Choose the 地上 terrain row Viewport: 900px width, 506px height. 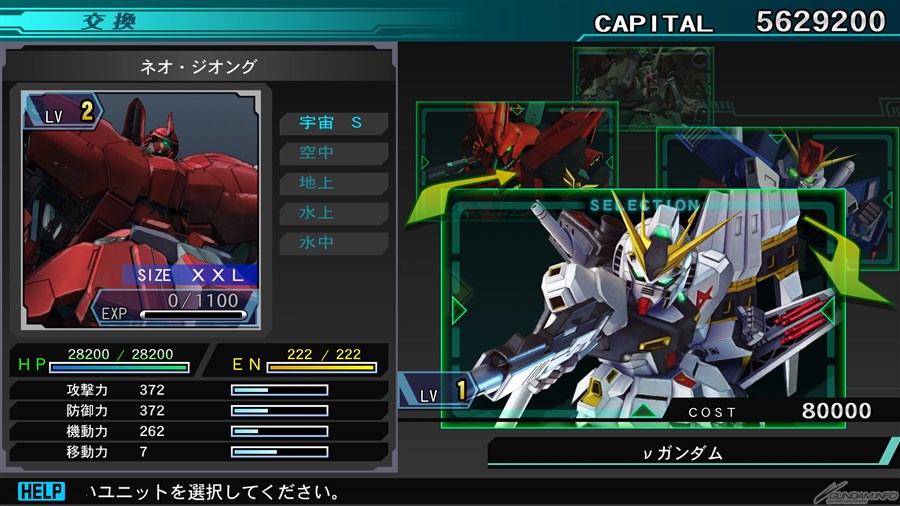(334, 183)
